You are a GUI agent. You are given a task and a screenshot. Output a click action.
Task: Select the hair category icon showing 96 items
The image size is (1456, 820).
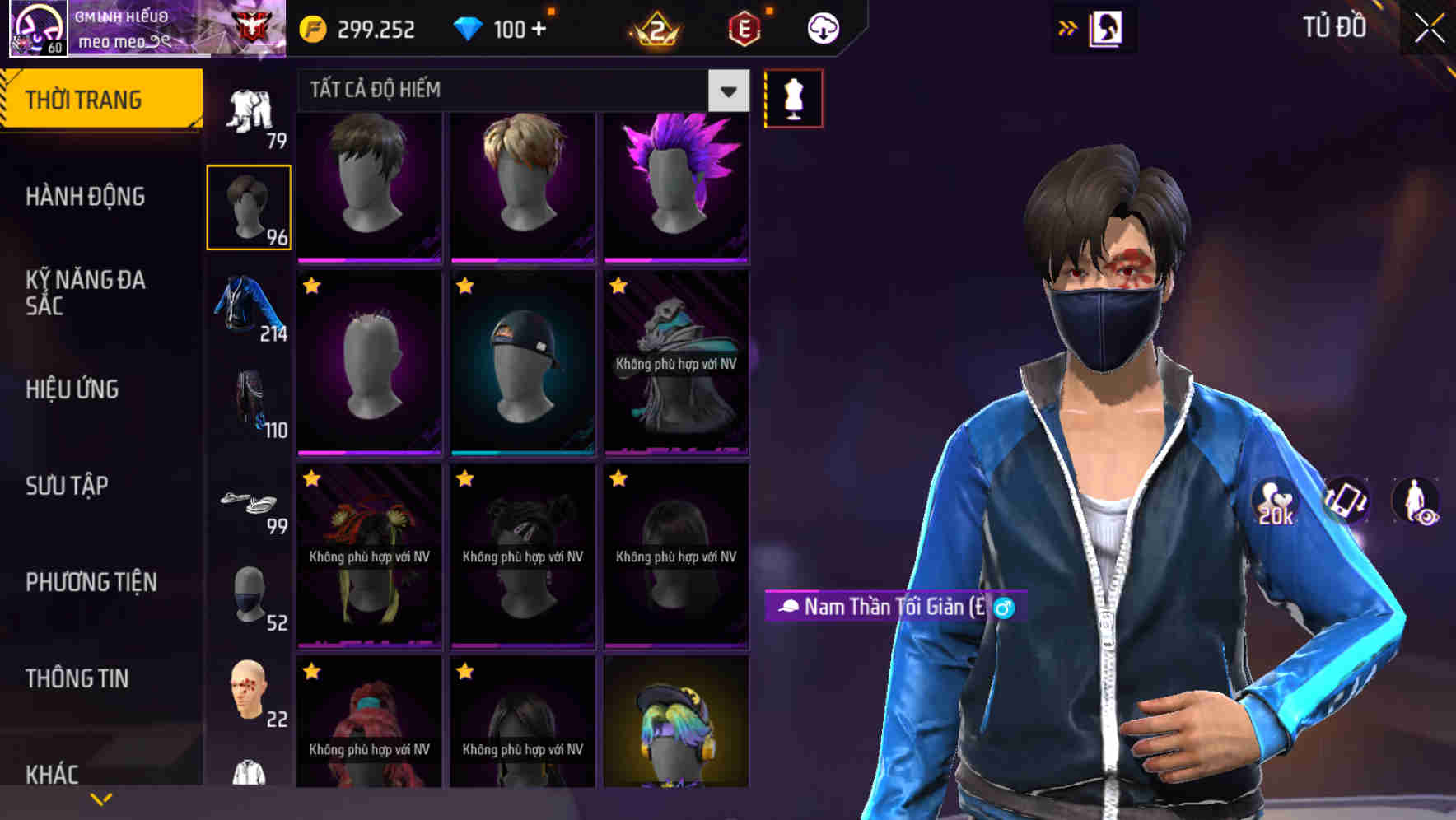pos(249,206)
